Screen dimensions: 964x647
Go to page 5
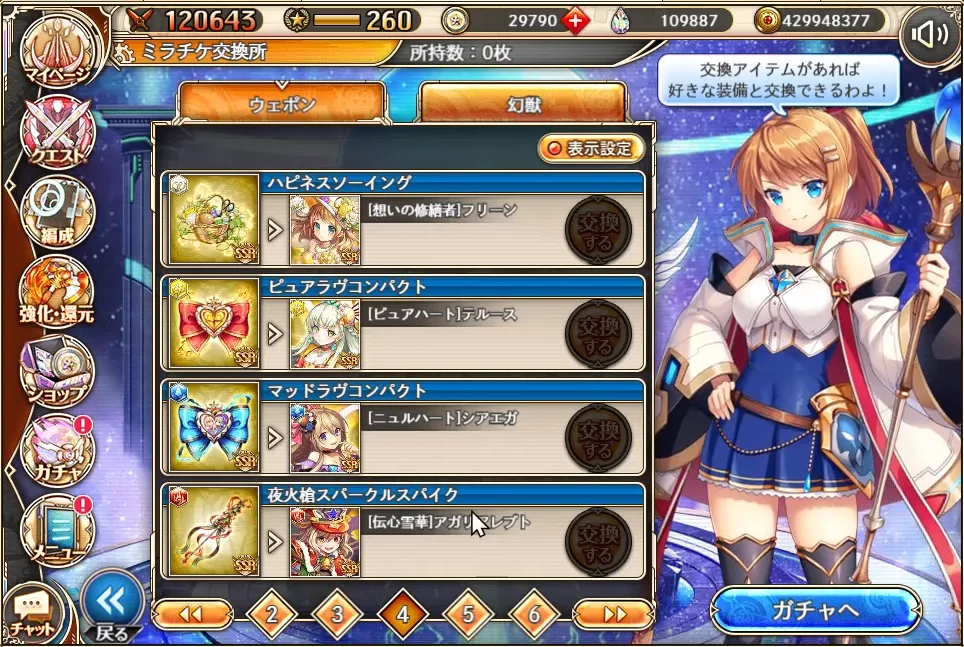[x=469, y=615]
